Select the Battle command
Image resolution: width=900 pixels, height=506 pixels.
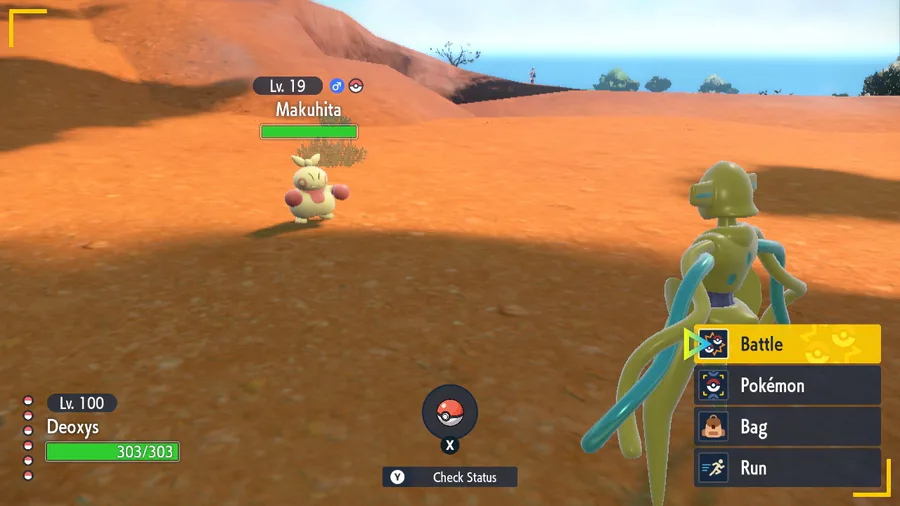click(788, 345)
